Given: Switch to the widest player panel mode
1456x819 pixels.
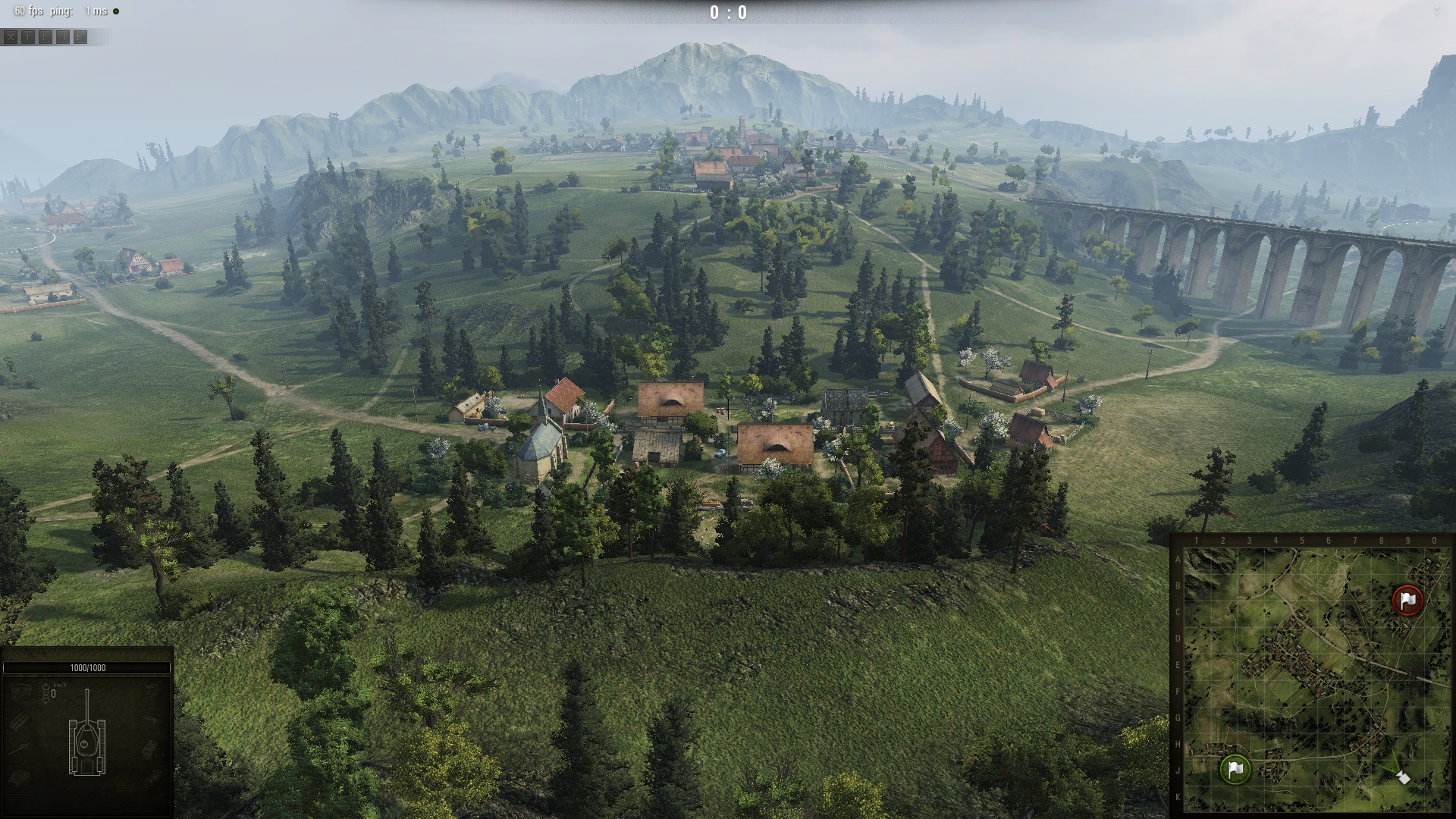Looking at the screenshot, I should point(80,36).
